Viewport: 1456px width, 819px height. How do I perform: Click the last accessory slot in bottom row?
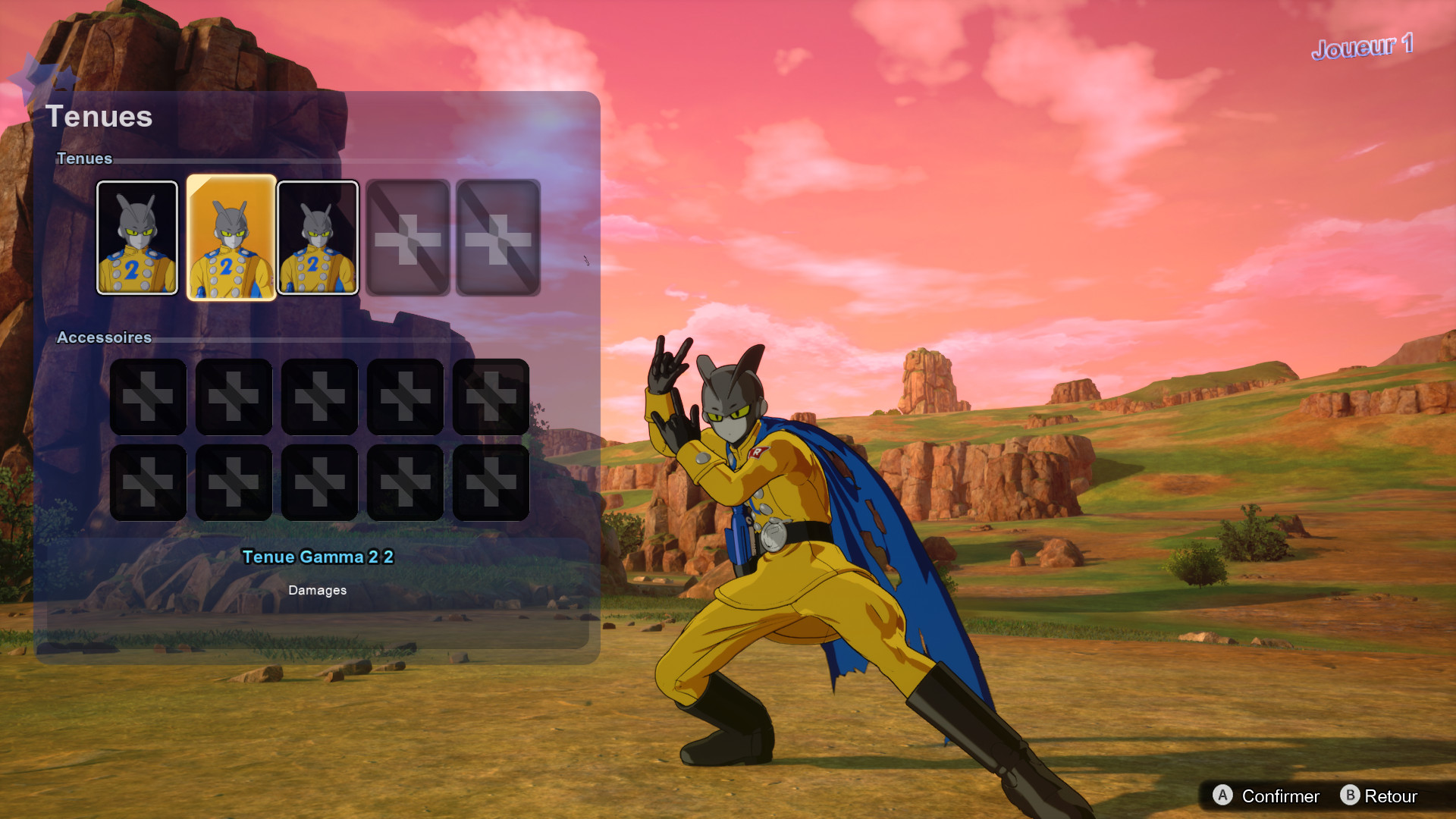coord(491,482)
